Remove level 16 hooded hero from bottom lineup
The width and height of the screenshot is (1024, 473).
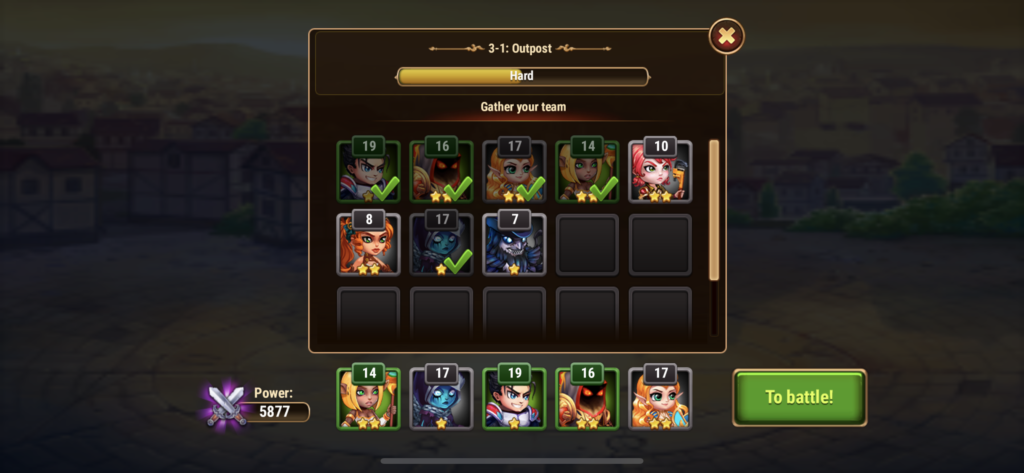587,399
